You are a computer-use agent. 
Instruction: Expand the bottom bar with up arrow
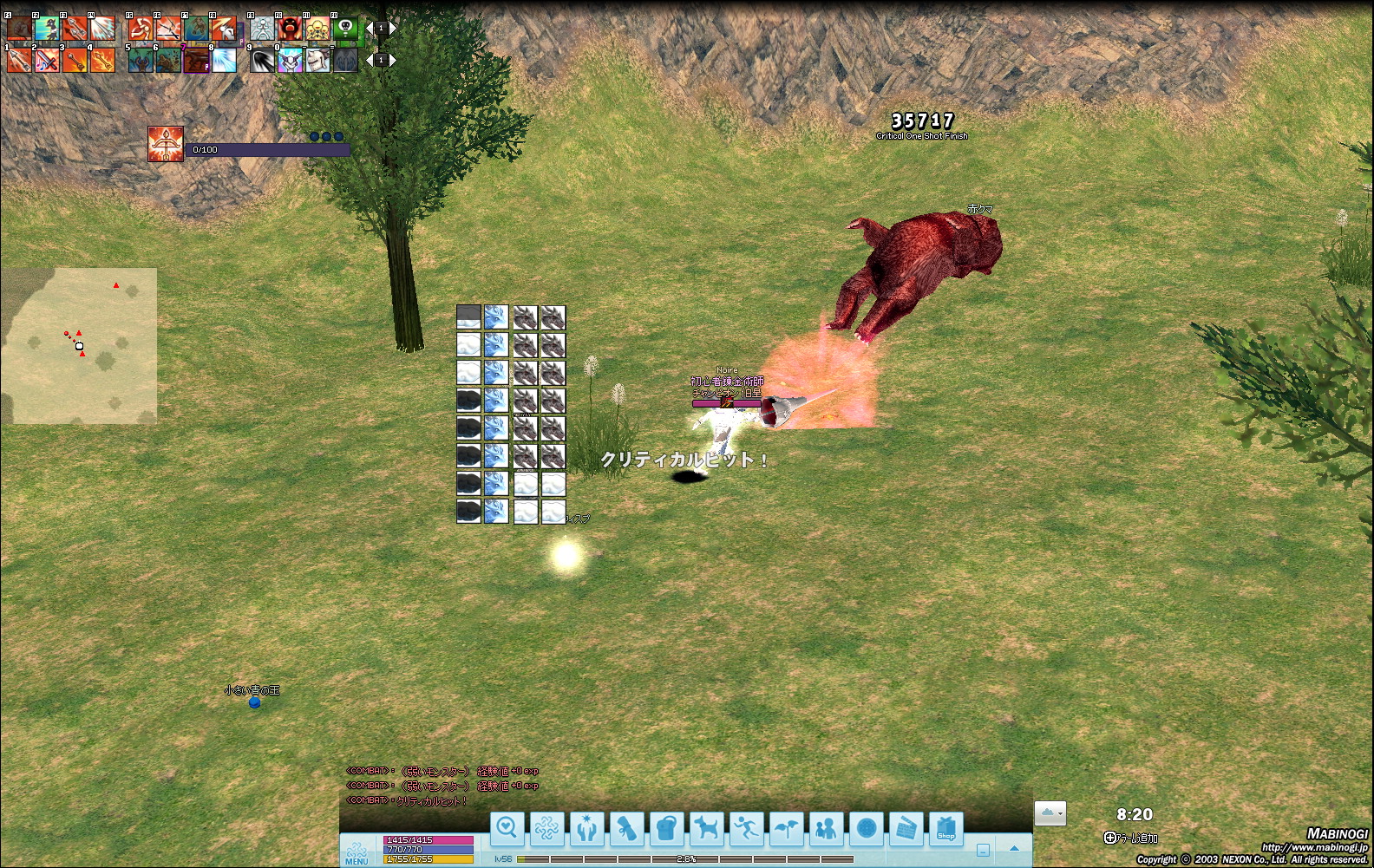click(x=1014, y=849)
